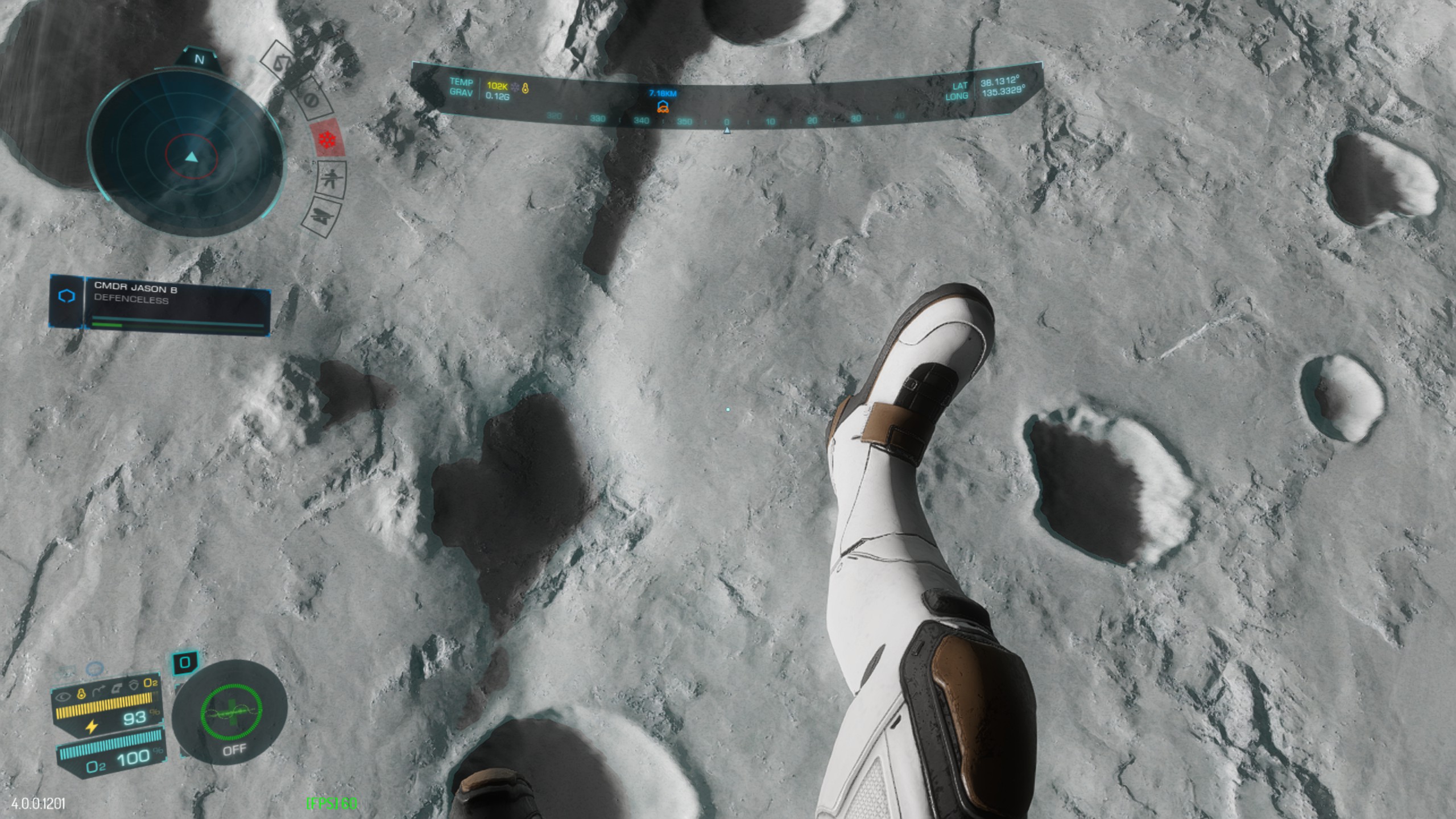
Task: Click the red snowflake cold warning icon
Action: pyautogui.click(x=327, y=139)
